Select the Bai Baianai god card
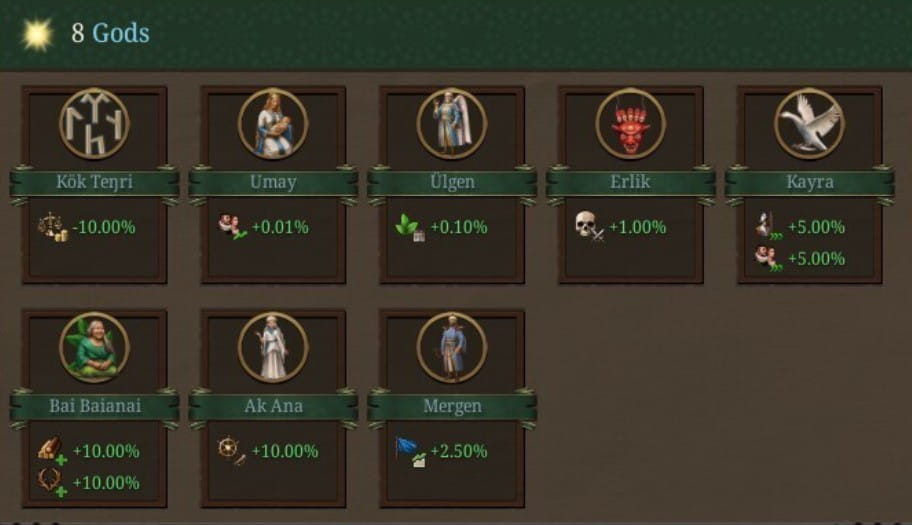 [94, 406]
